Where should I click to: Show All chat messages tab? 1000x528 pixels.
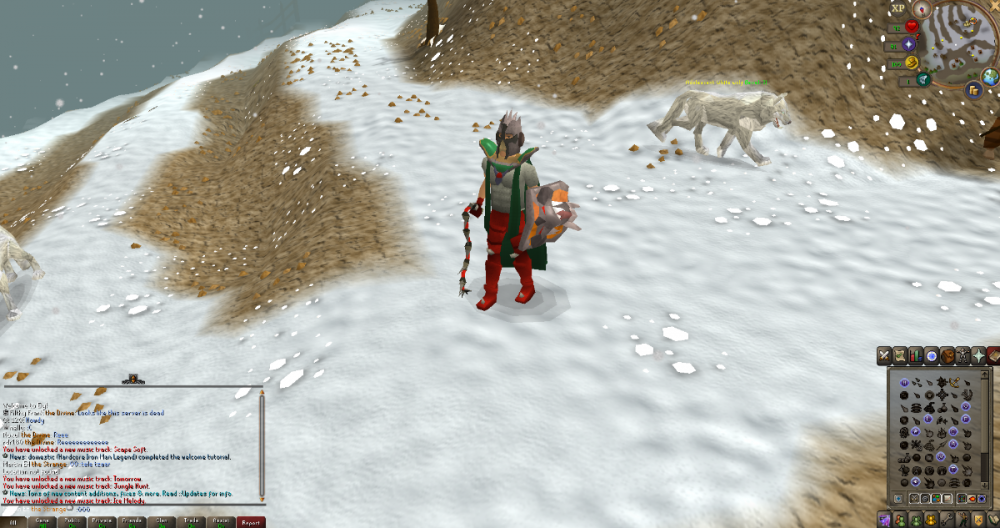13,522
